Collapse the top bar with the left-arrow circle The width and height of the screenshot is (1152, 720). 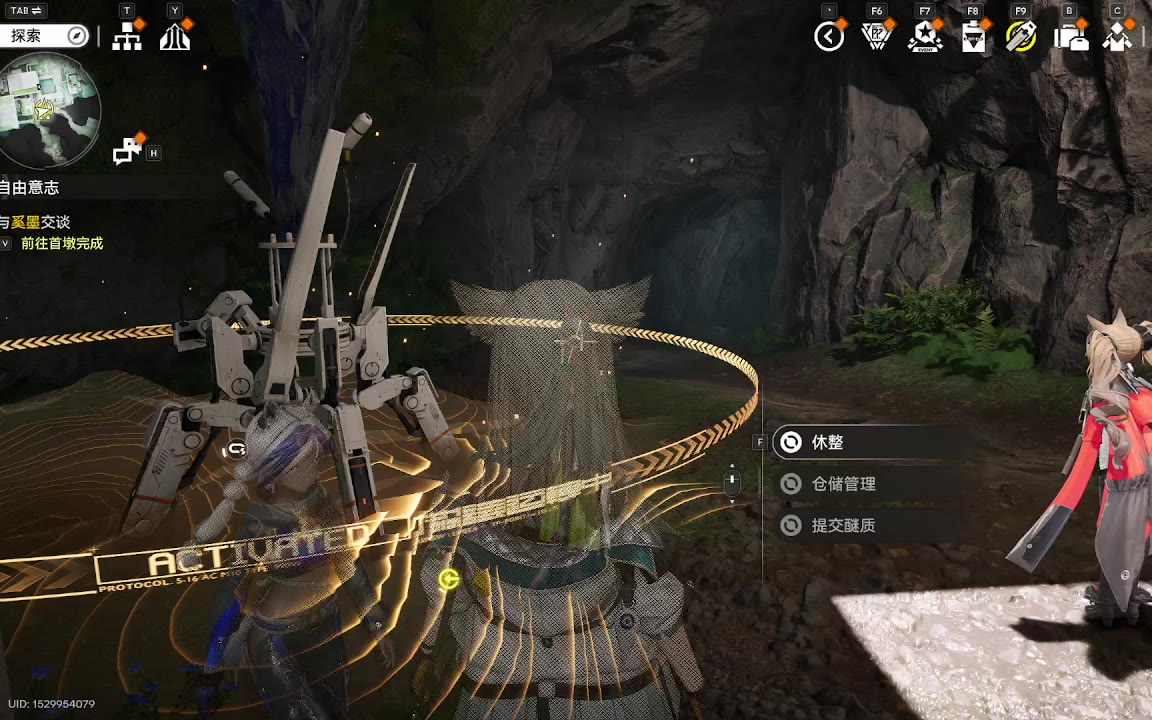point(829,37)
